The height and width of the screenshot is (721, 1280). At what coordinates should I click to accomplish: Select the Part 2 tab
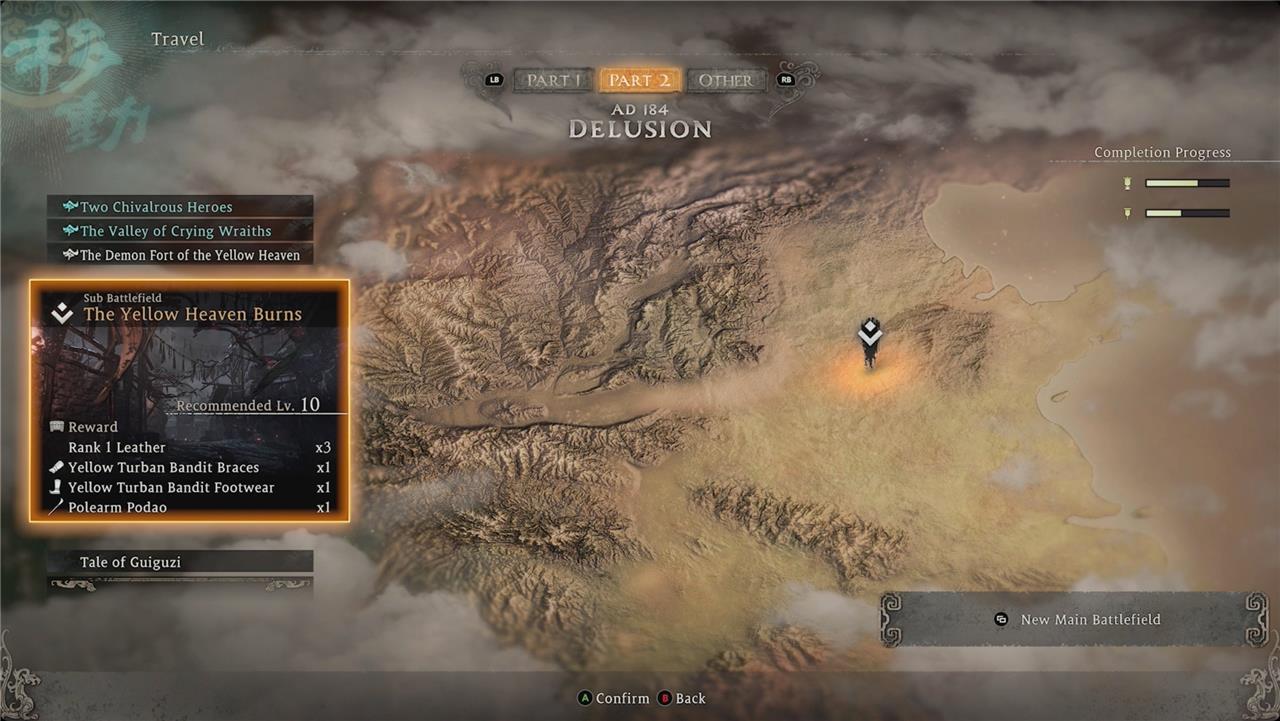639,81
